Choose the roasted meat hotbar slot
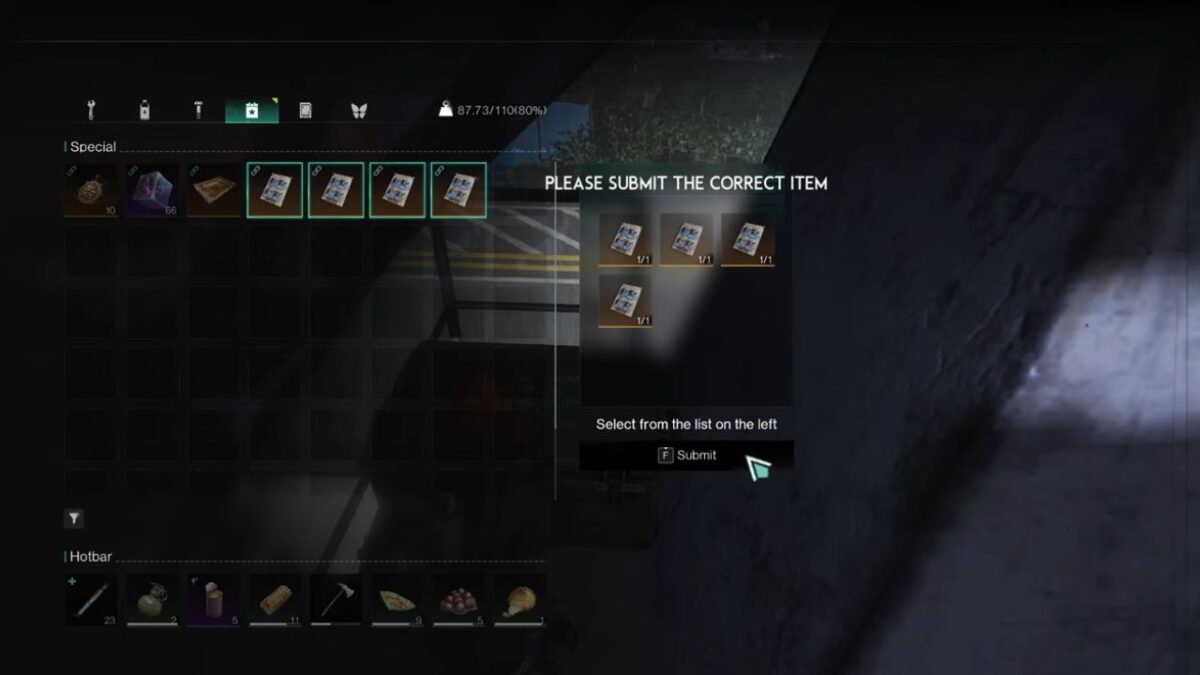 pyautogui.click(x=520, y=600)
